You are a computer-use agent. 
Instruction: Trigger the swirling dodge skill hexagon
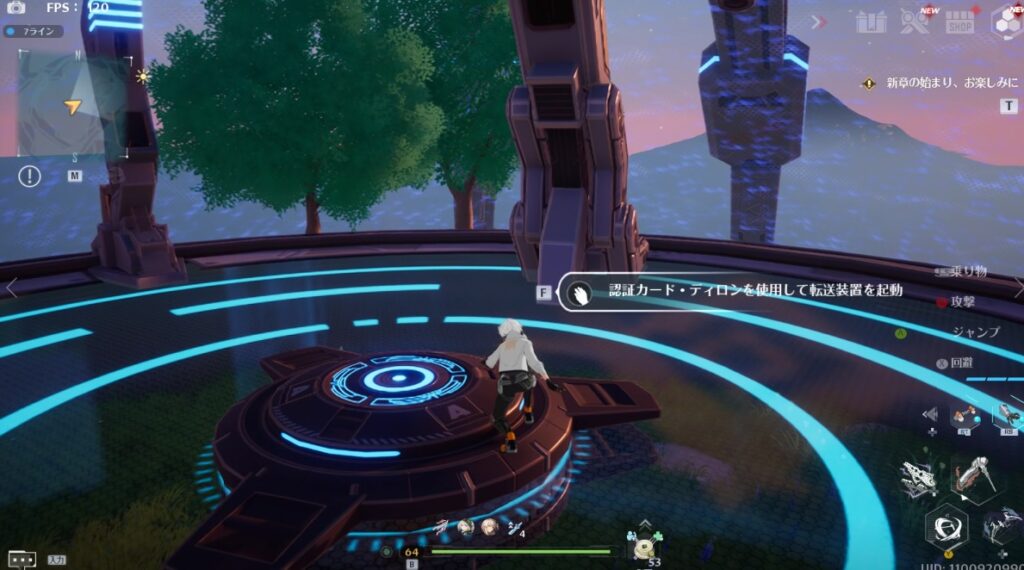[x=945, y=527]
